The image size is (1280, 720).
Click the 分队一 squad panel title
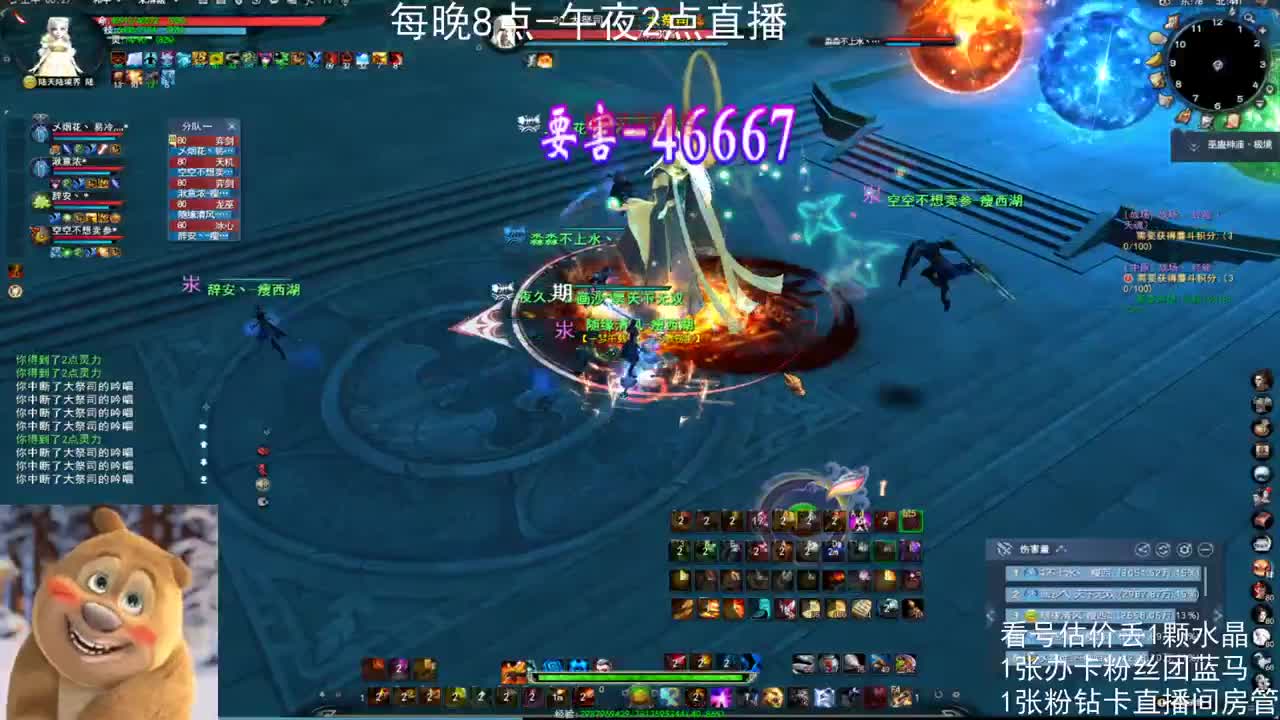pos(195,124)
